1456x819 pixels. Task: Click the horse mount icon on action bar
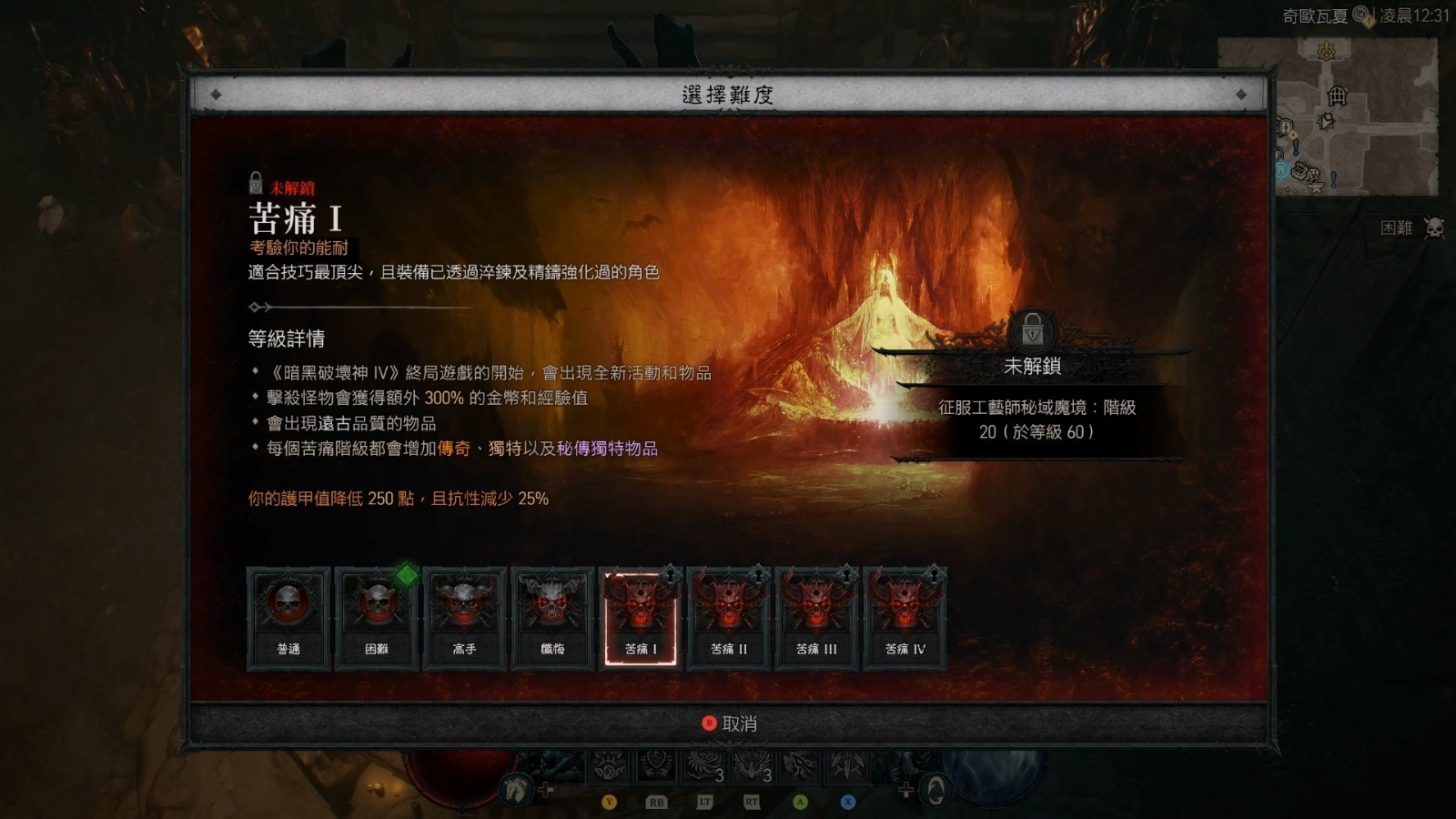(x=515, y=789)
